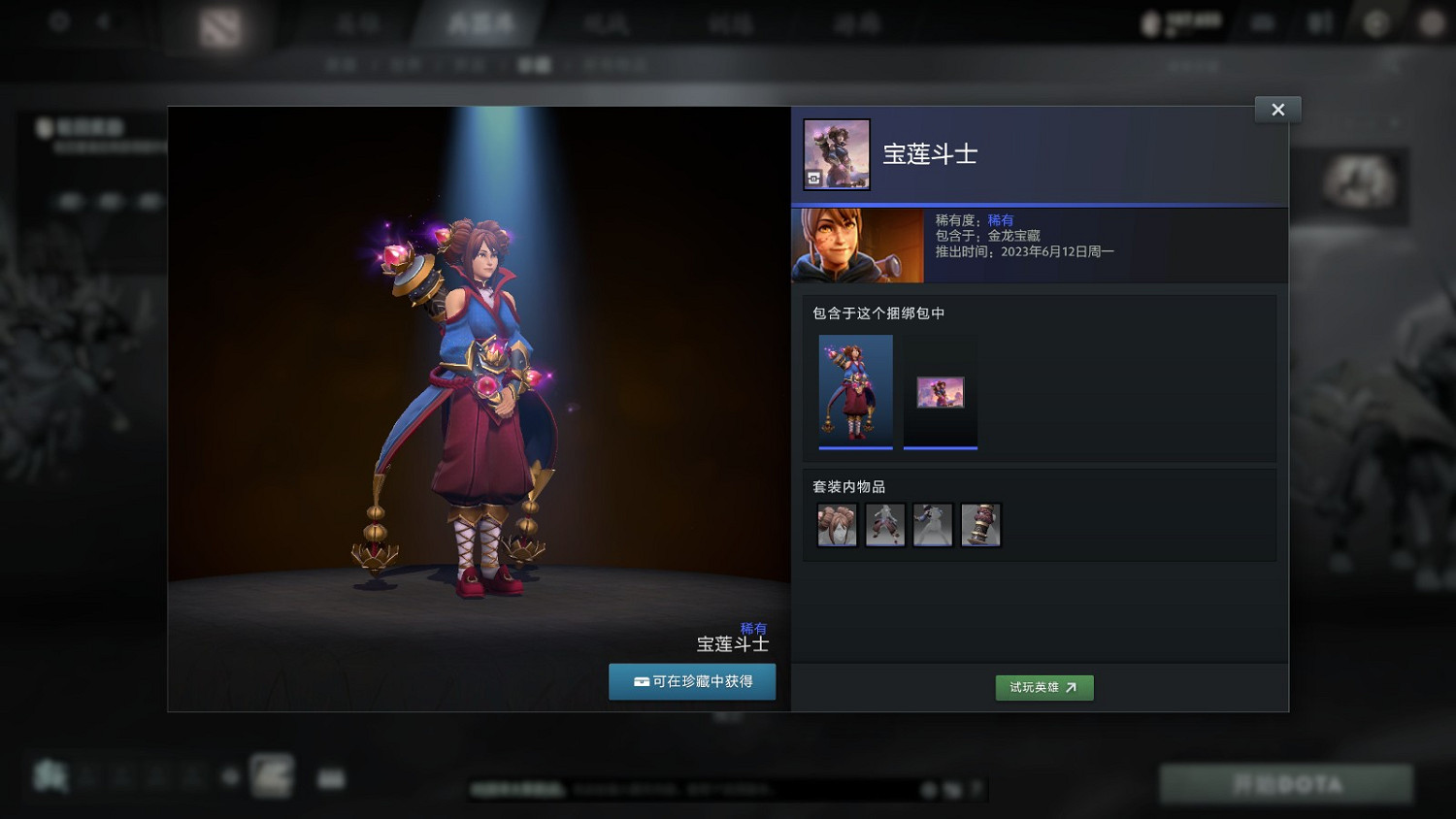Screen dimensions: 1456x819
Task: Open the 稀有 rarity link
Action: (999, 220)
